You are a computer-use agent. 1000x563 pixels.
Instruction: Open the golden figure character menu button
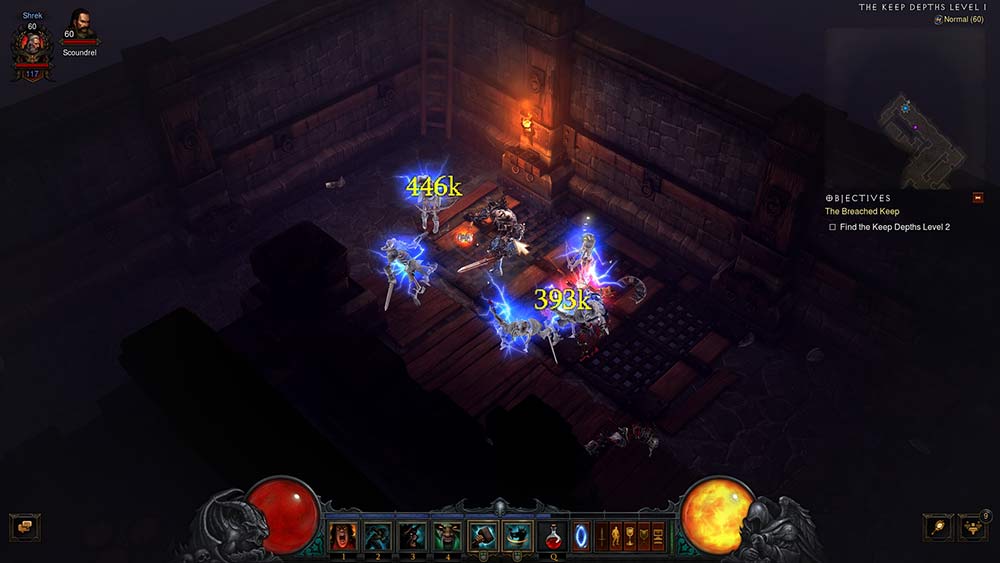[x=616, y=536]
